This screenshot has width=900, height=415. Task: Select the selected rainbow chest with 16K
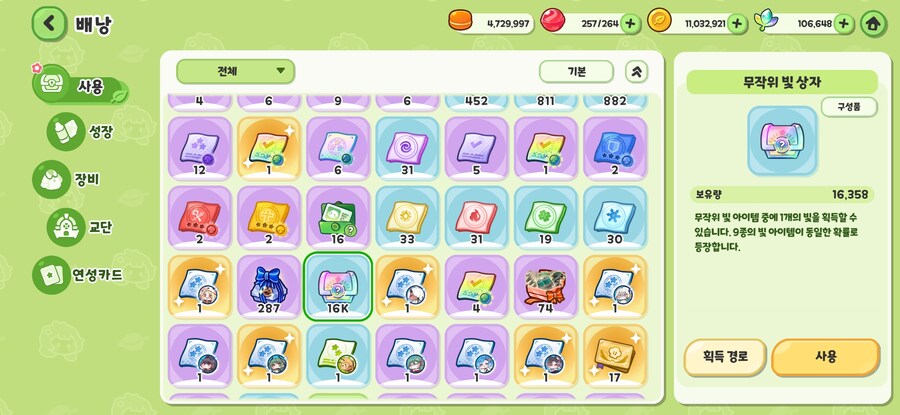337,283
